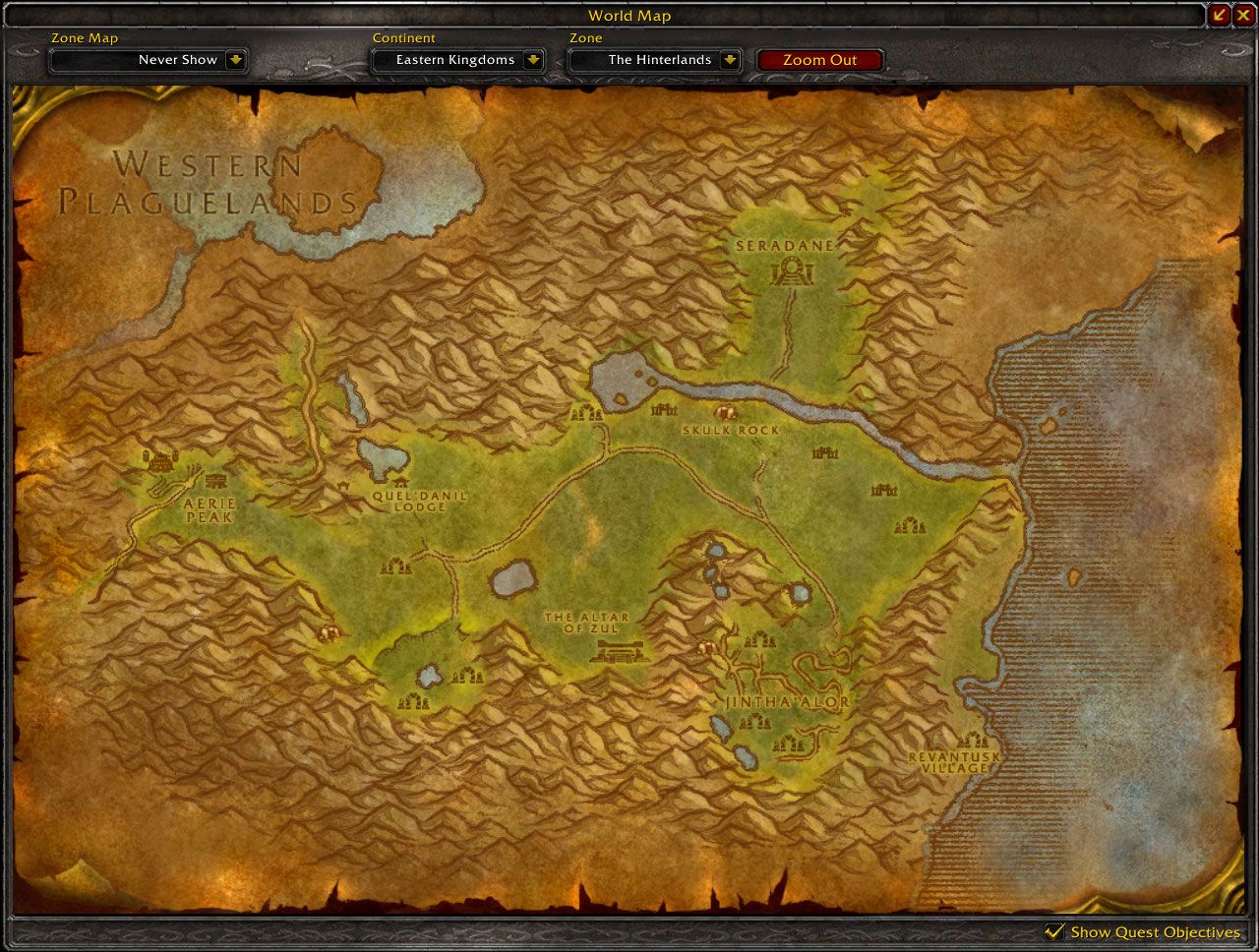
Task: Open the Zone dropdown showing The Hinterlands
Action: tap(654, 59)
